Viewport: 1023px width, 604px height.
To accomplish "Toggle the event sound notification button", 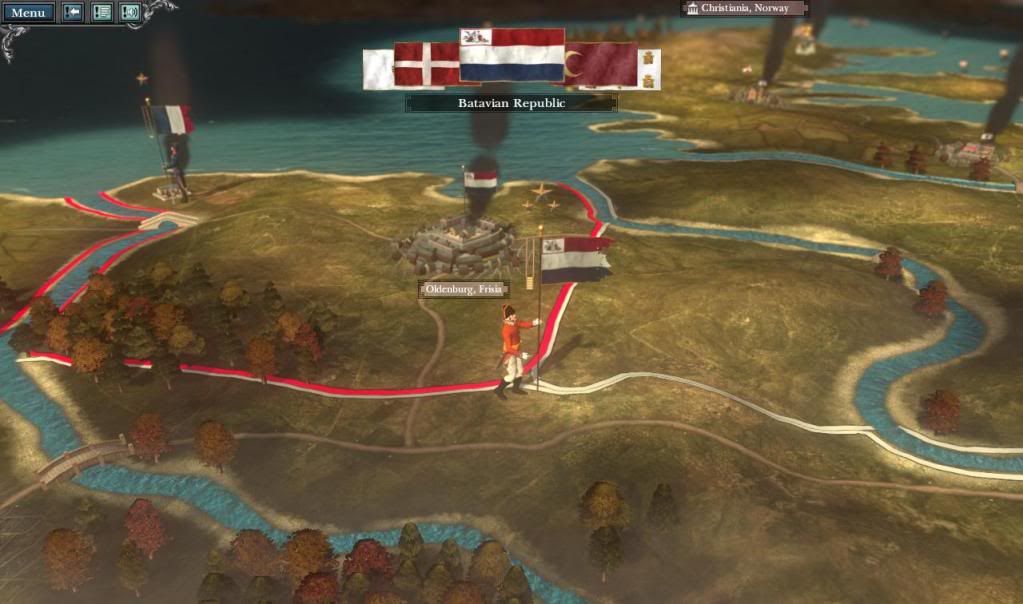I will click(130, 13).
